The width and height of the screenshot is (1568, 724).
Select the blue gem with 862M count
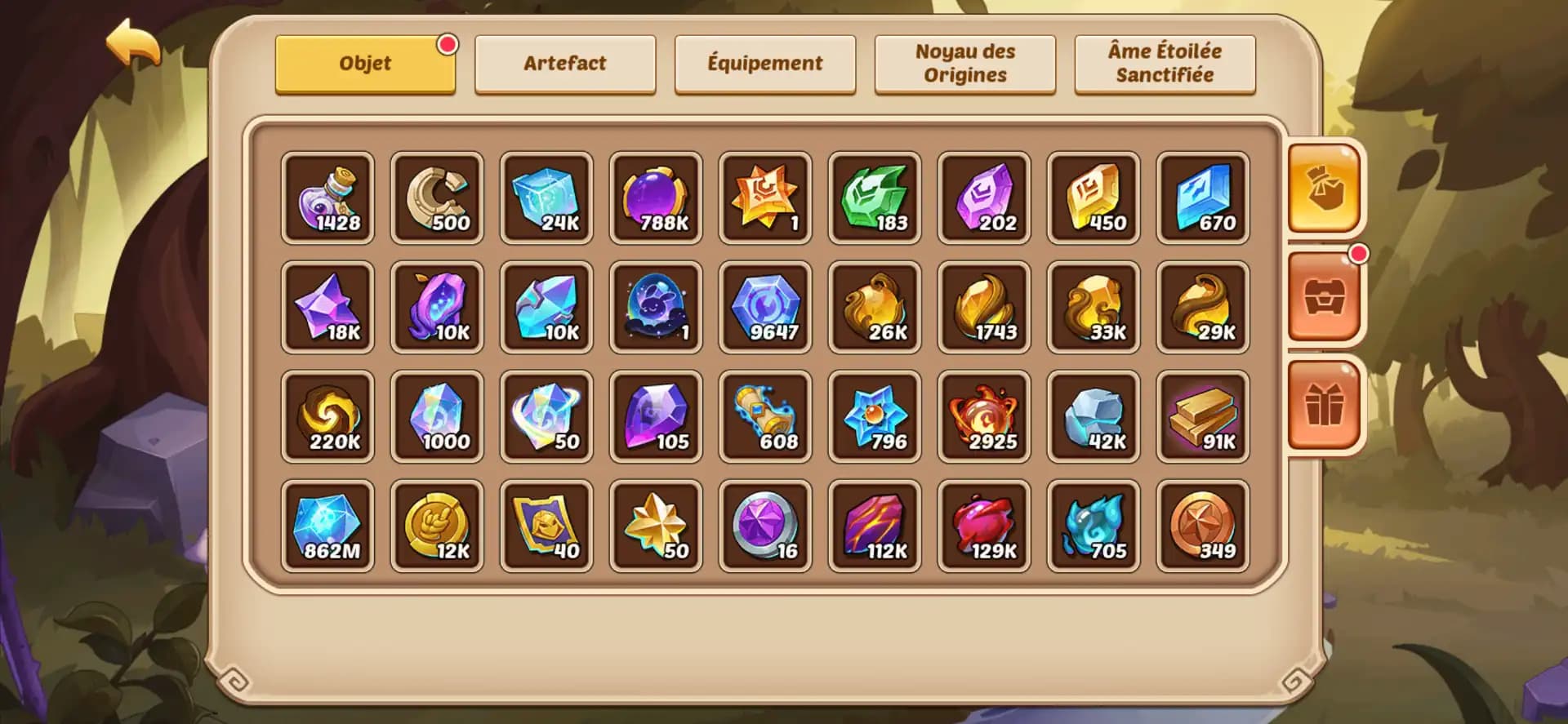pos(327,526)
